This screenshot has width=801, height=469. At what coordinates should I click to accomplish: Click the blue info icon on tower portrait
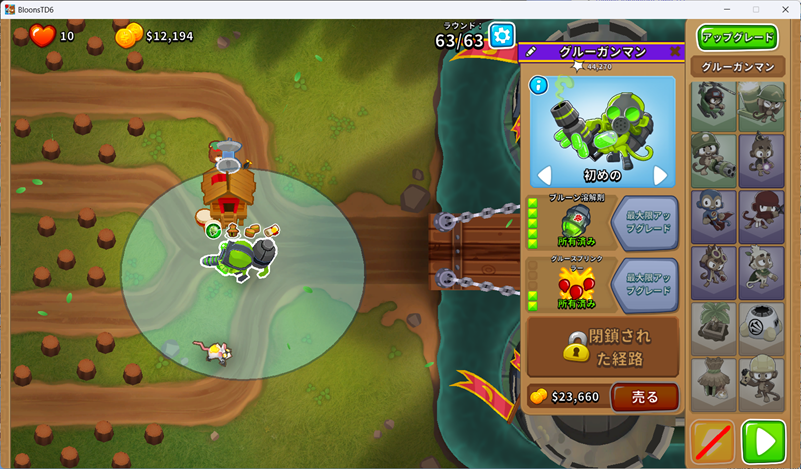pos(537,85)
